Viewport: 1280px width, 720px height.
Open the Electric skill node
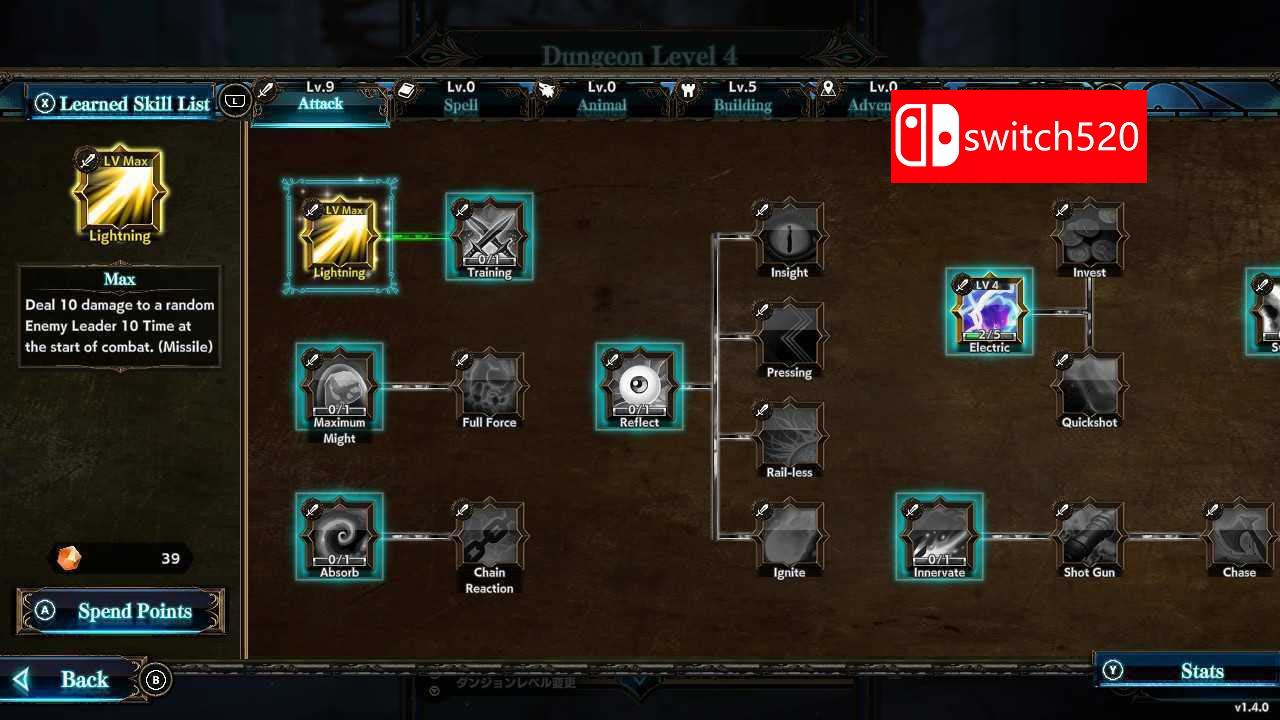tap(988, 312)
